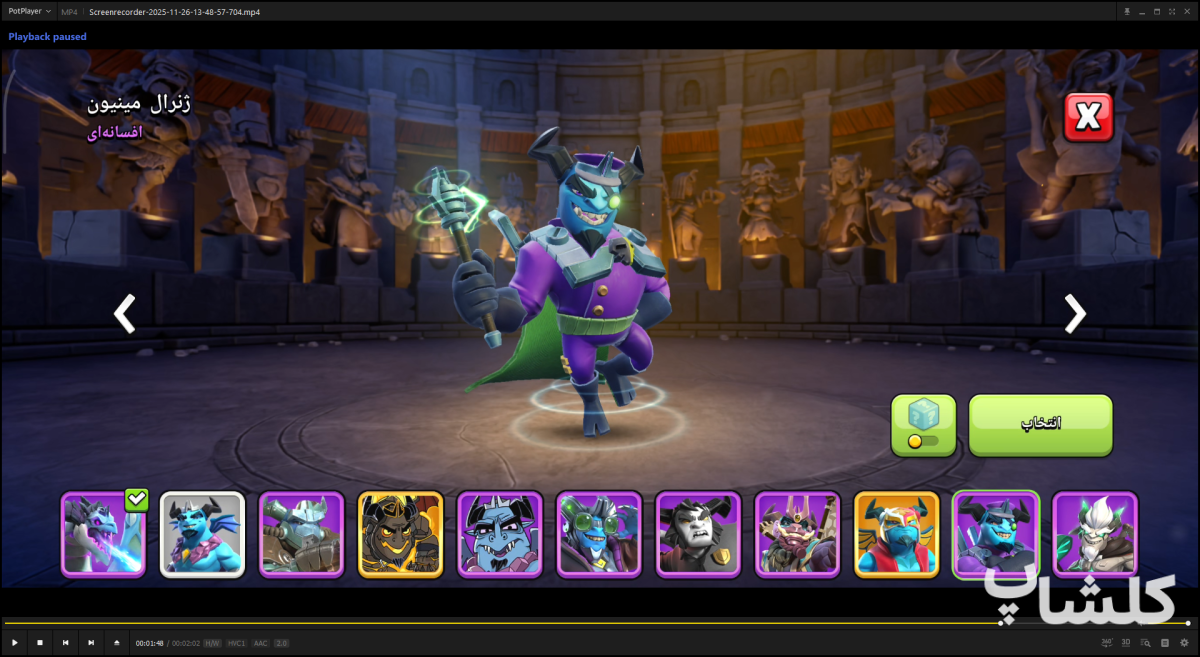Resume video with PotPlayer play button
Screen dimensions: 1200x657
[14, 642]
